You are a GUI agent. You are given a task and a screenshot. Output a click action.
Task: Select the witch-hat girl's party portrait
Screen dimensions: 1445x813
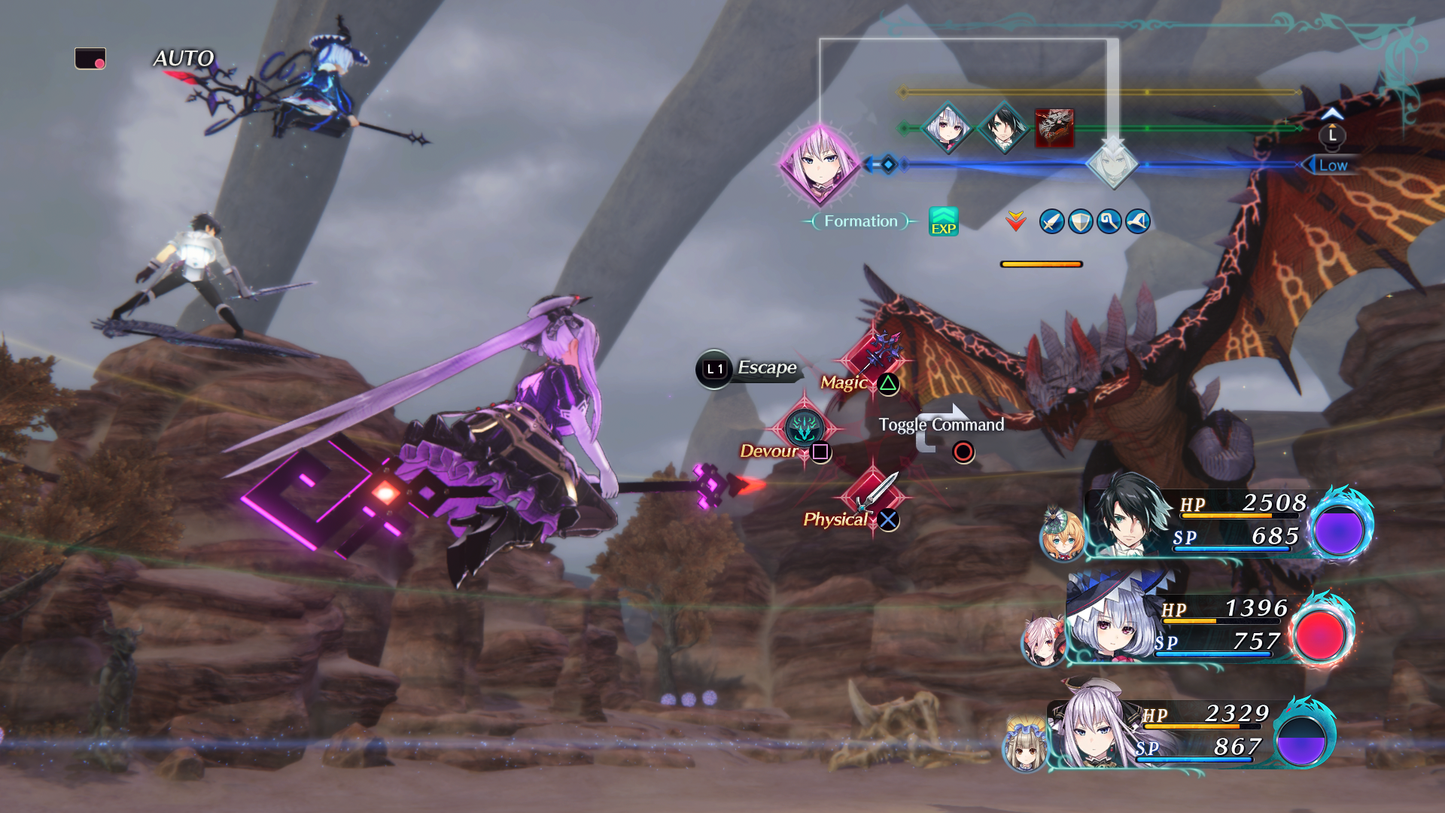(1110, 622)
